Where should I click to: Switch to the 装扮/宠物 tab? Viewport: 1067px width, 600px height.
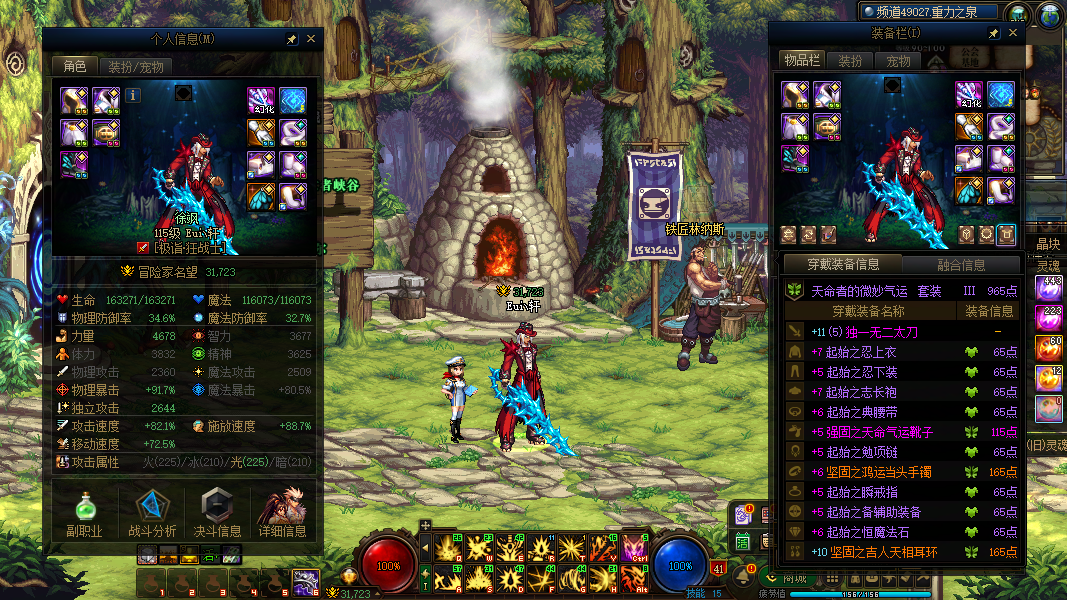pos(135,67)
